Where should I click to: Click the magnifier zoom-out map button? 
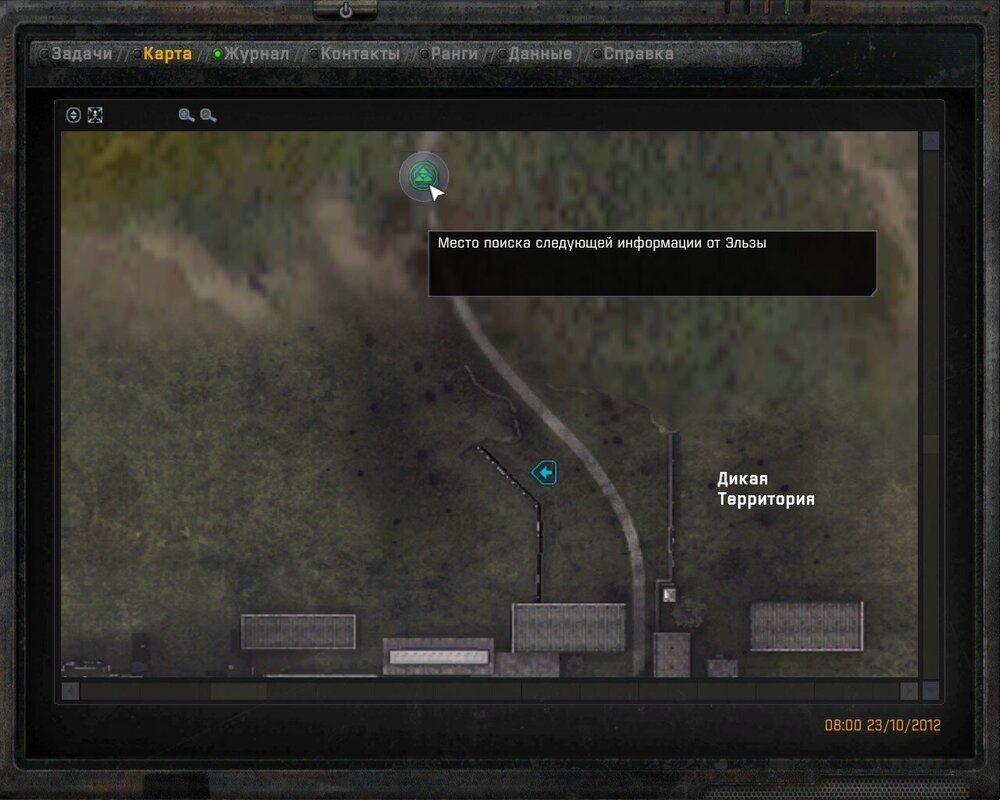[208, 115]
